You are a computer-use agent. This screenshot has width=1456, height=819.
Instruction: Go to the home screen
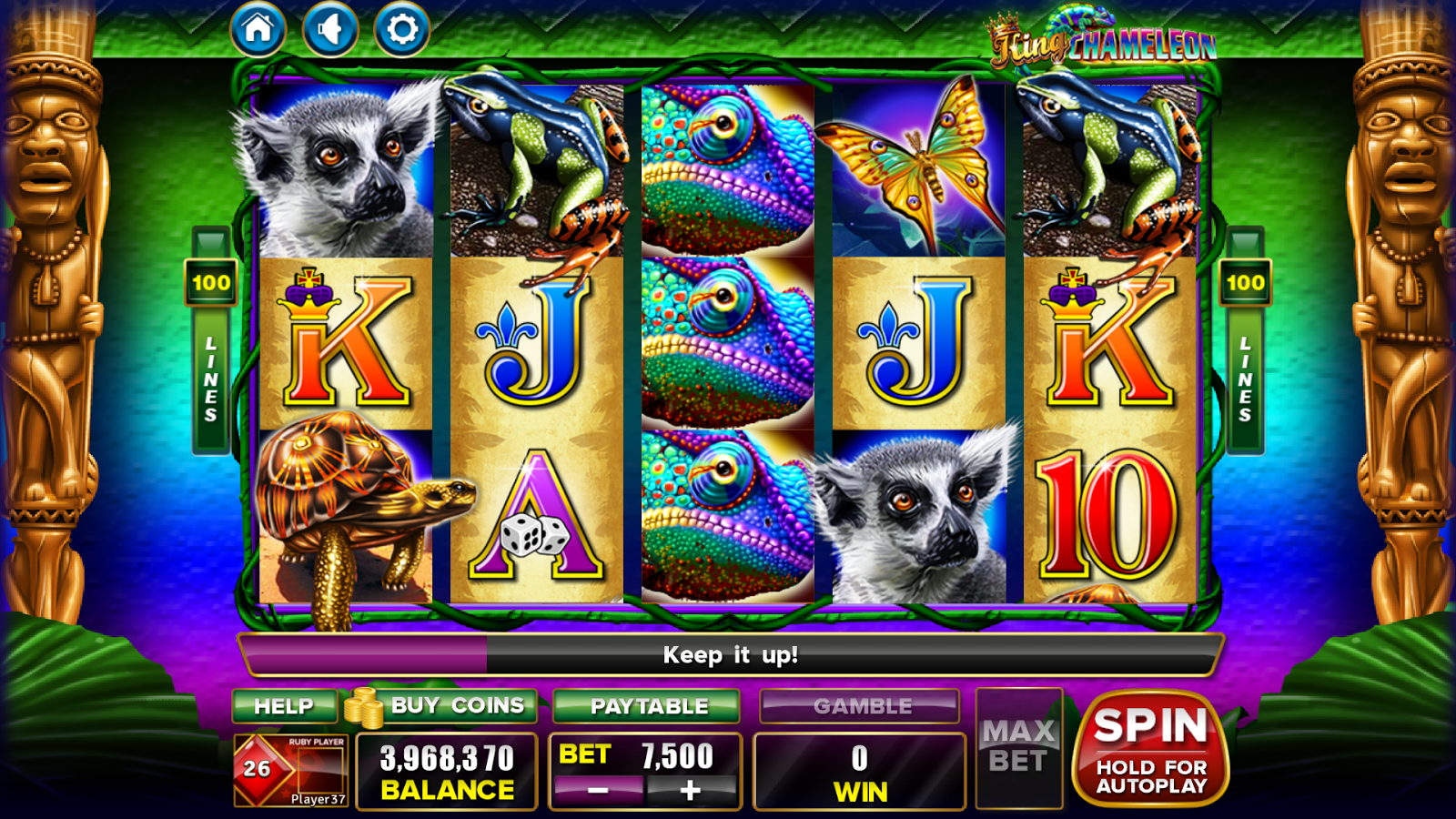pyautogui.click(x=258, y=29)
